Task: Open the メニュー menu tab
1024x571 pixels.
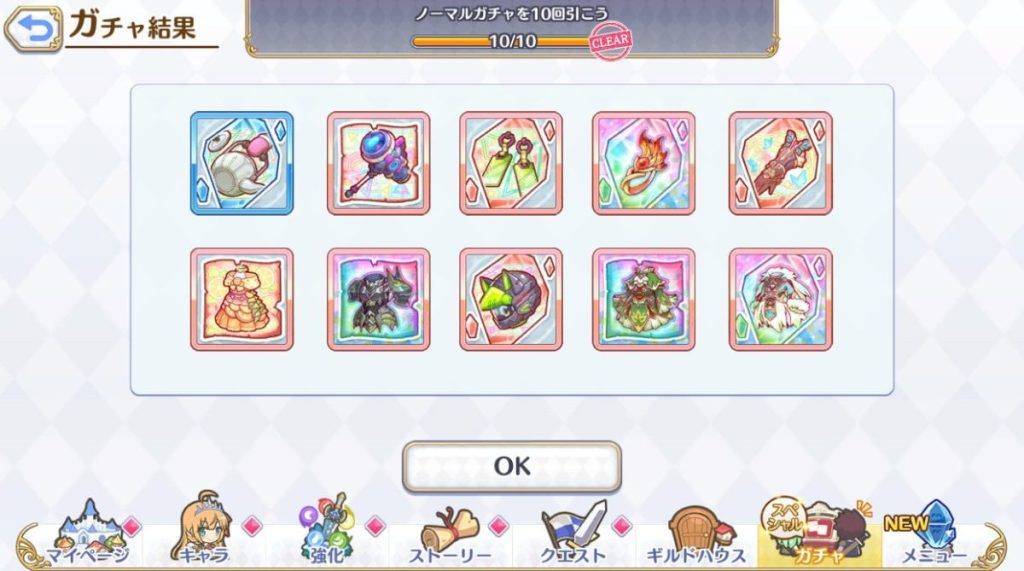Action: (x=934, y=535)
